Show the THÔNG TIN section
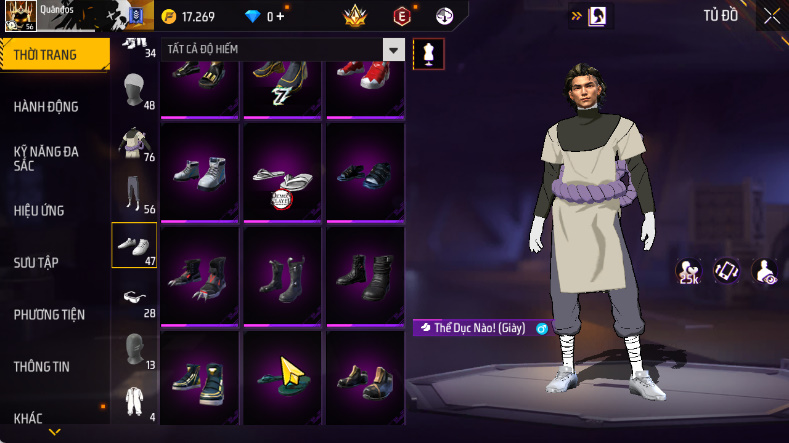 pyautogui.click(x=41, y=366)
